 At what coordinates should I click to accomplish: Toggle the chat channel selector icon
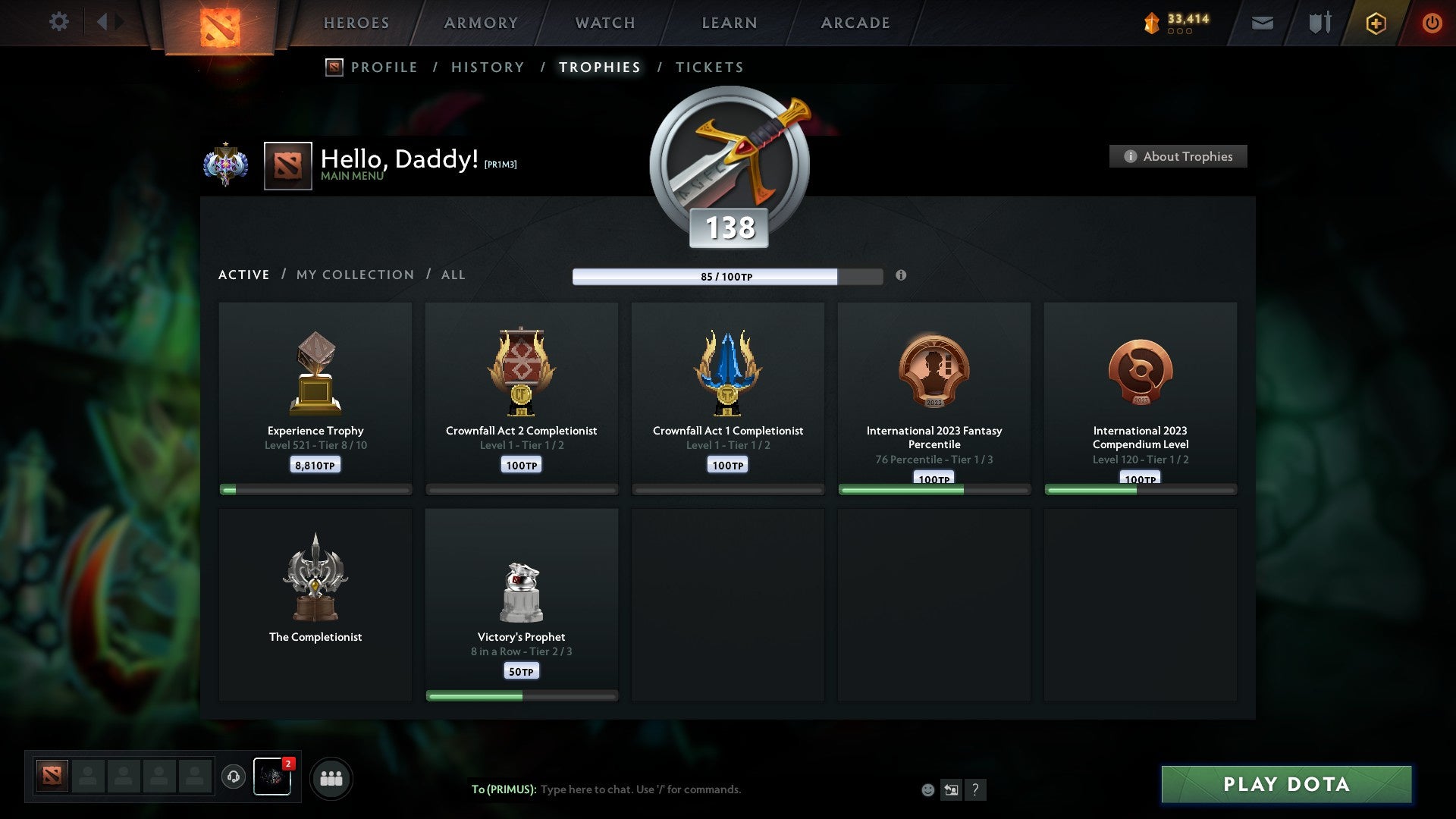(951, 789)
